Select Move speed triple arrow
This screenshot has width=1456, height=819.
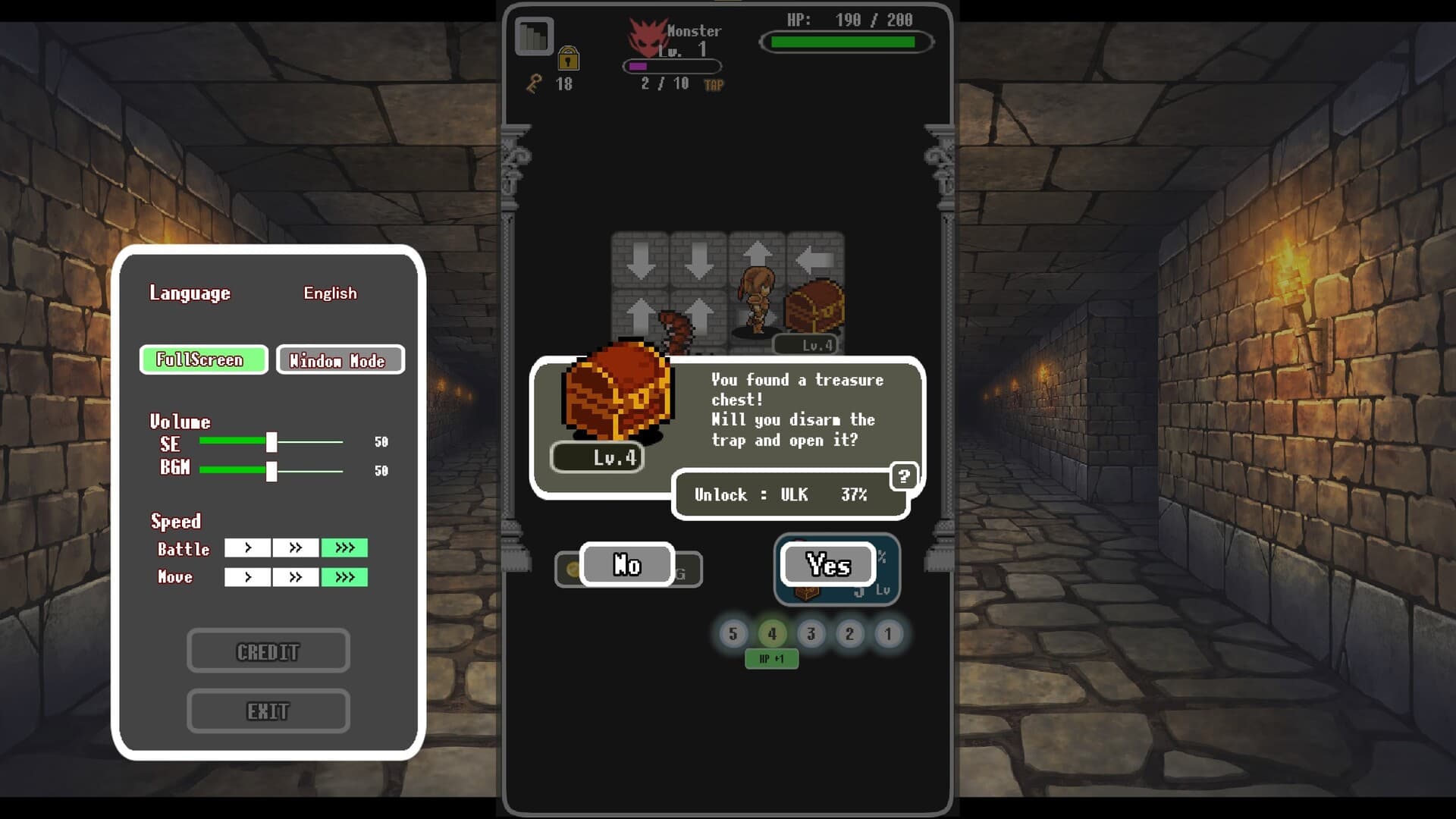[345, 576]
